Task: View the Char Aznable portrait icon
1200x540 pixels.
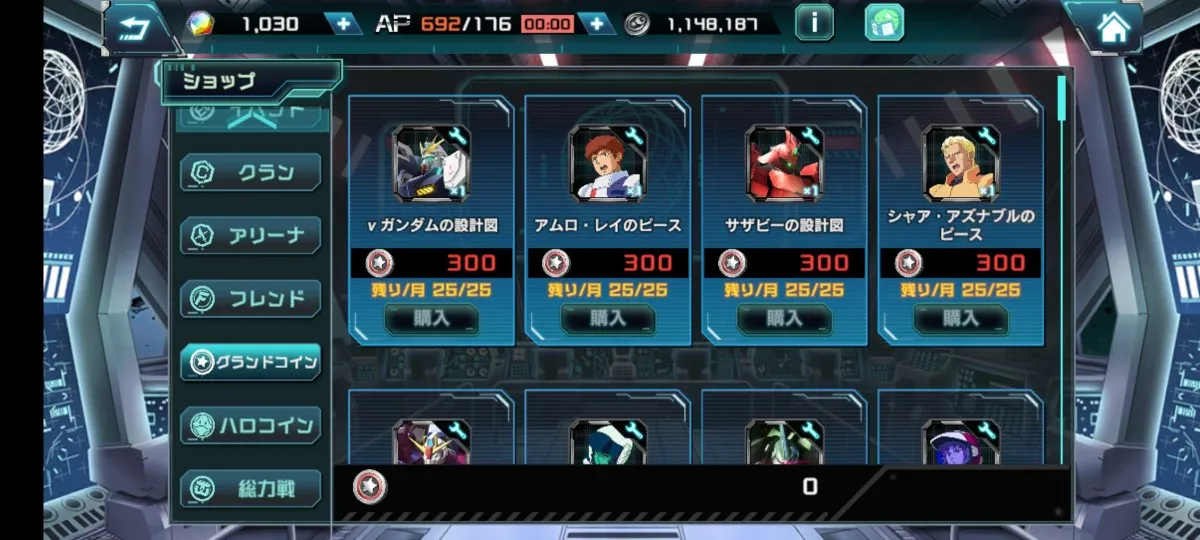Action: coord(961,163)
